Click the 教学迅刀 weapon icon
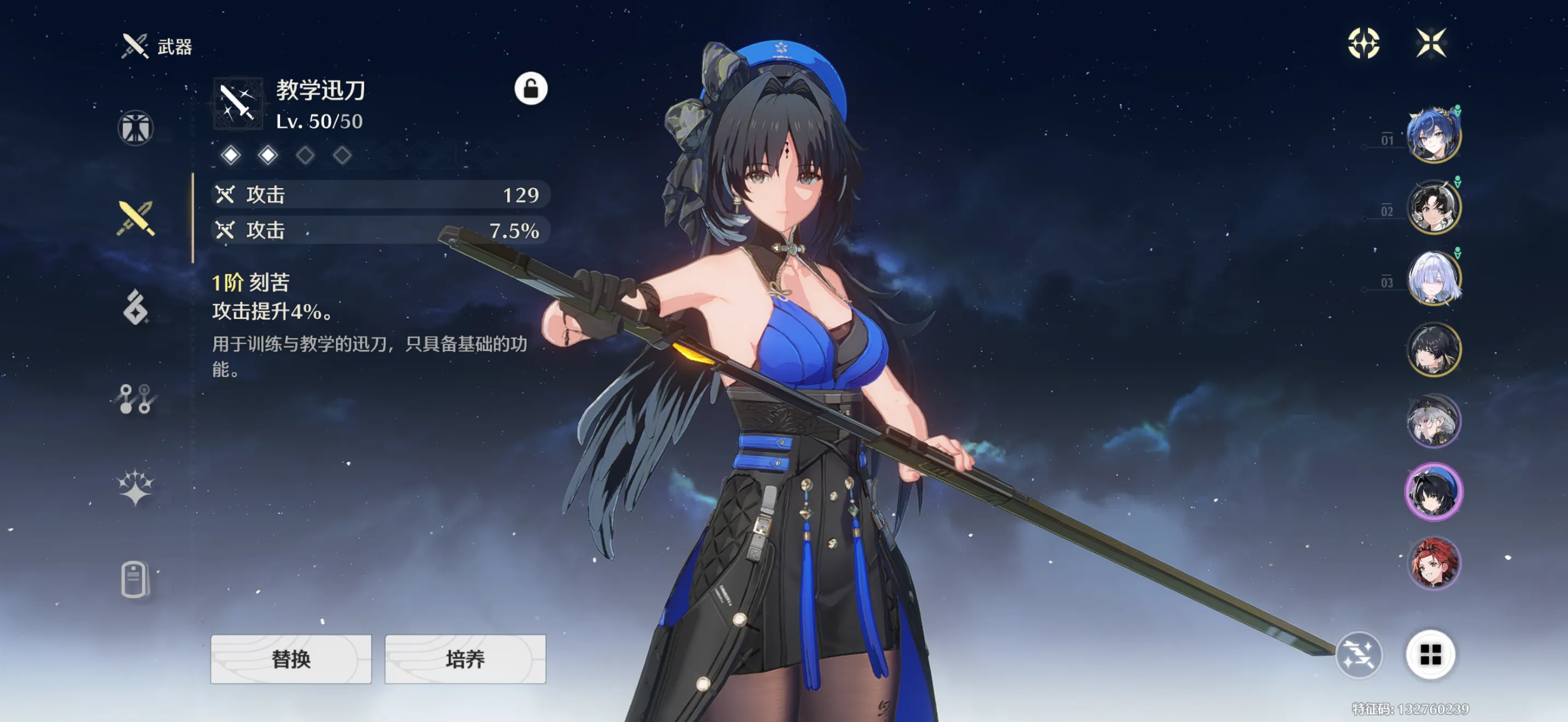The width and height of the screenshot is (1568, 722). click(238, 103)
